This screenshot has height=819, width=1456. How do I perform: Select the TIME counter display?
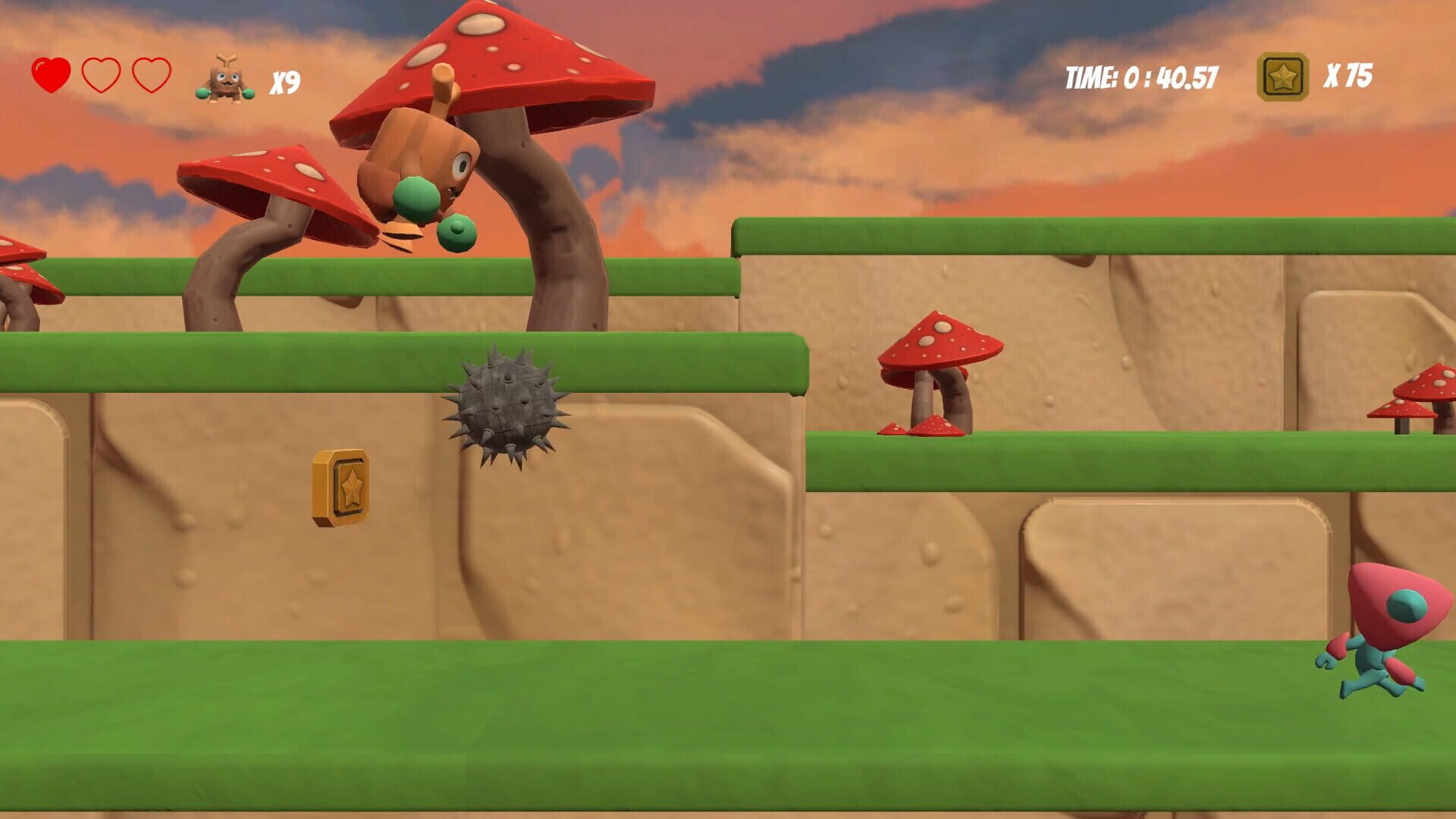coord(1140,75)
